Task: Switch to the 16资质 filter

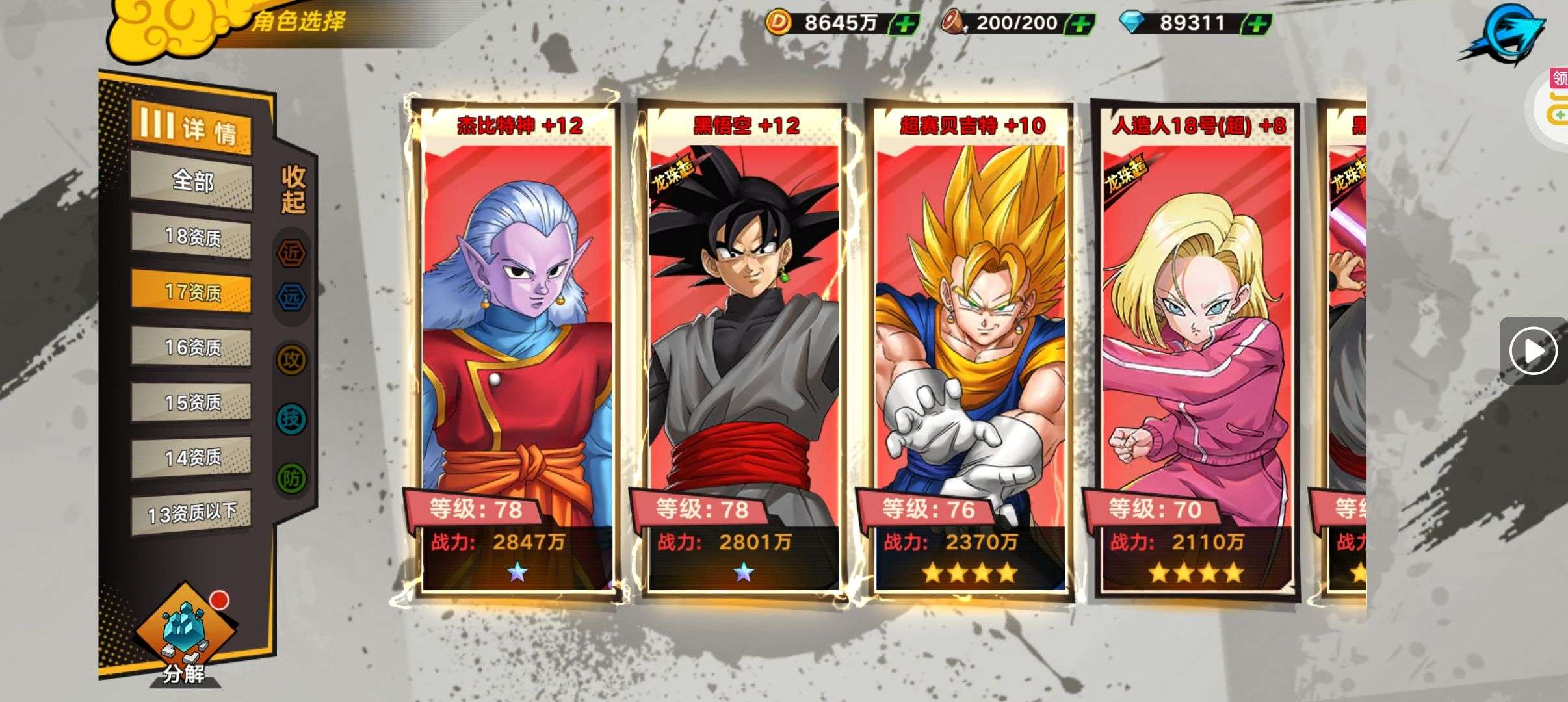Action: click(x=192, y=347)
